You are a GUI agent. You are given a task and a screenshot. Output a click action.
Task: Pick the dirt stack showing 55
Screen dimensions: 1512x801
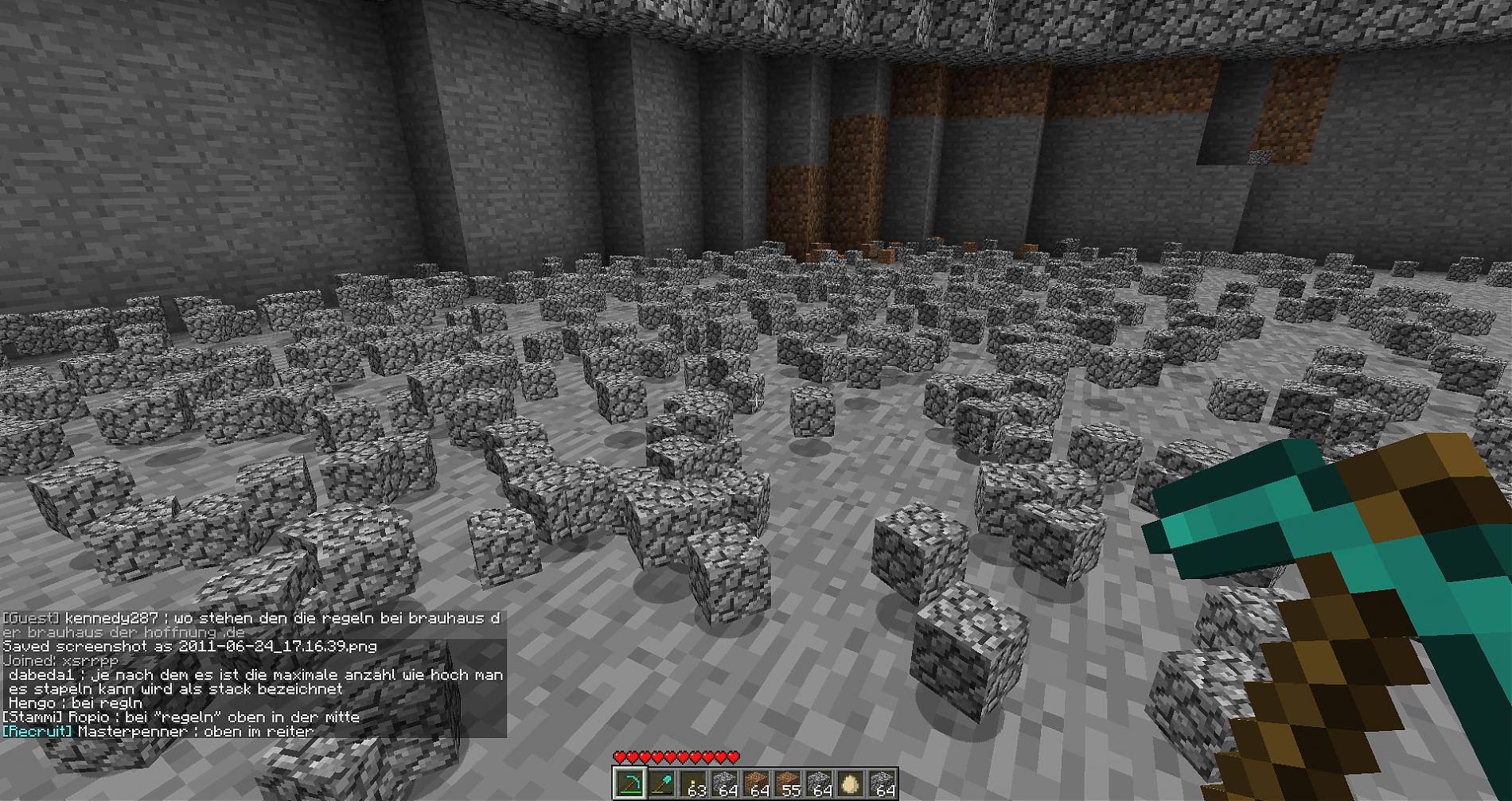tap(788, 784)
